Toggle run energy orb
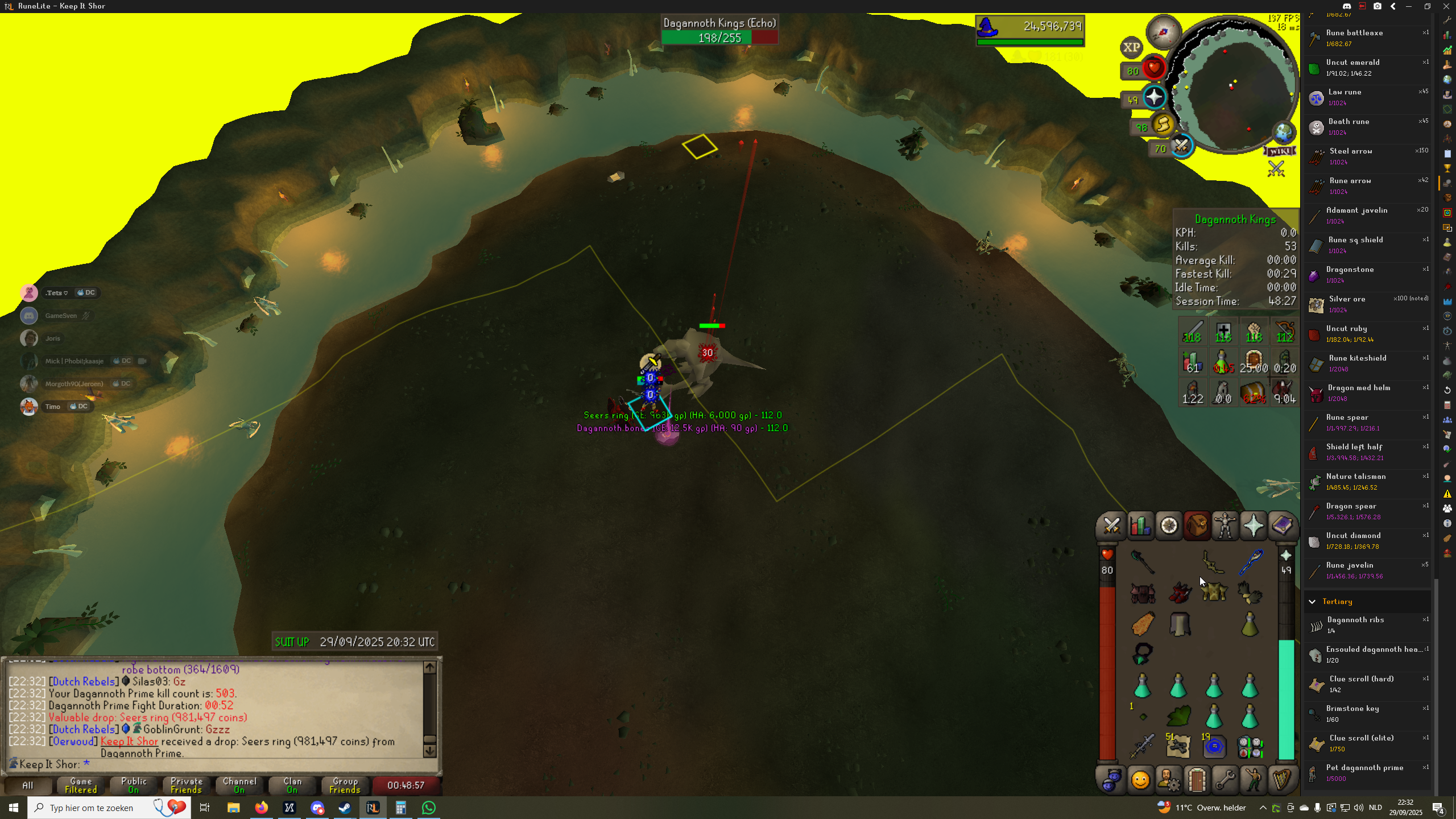1456x819 pixels. point(1164,125)
